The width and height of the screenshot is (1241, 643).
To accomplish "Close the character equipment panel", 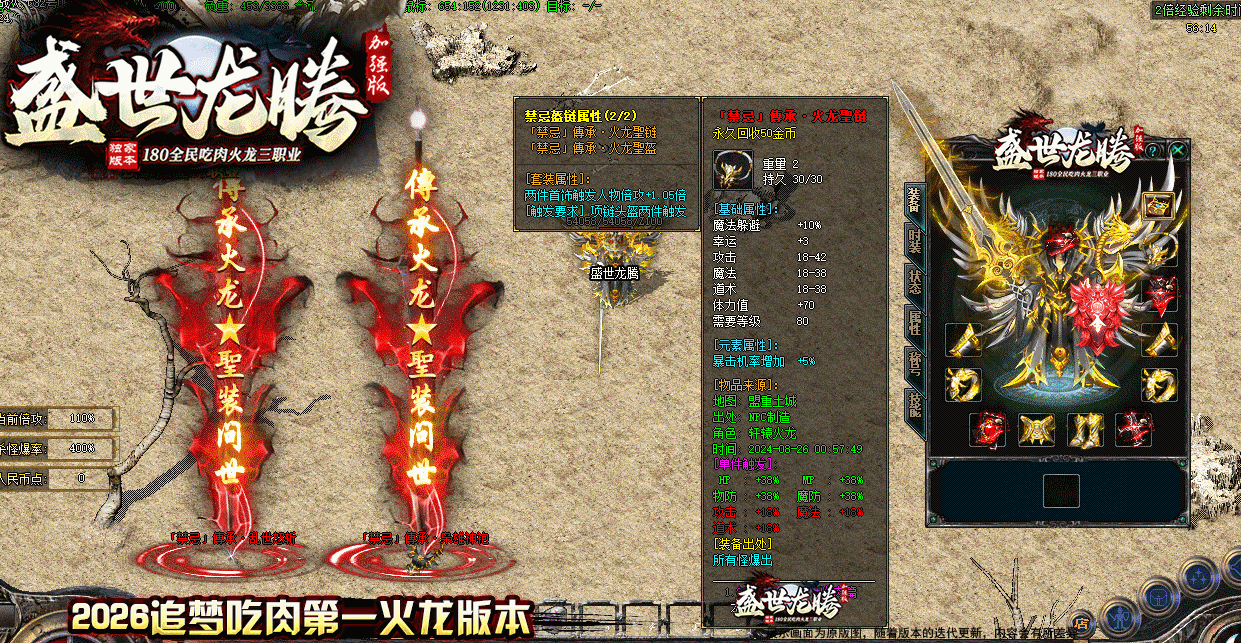I will [x=1179, y=150].
